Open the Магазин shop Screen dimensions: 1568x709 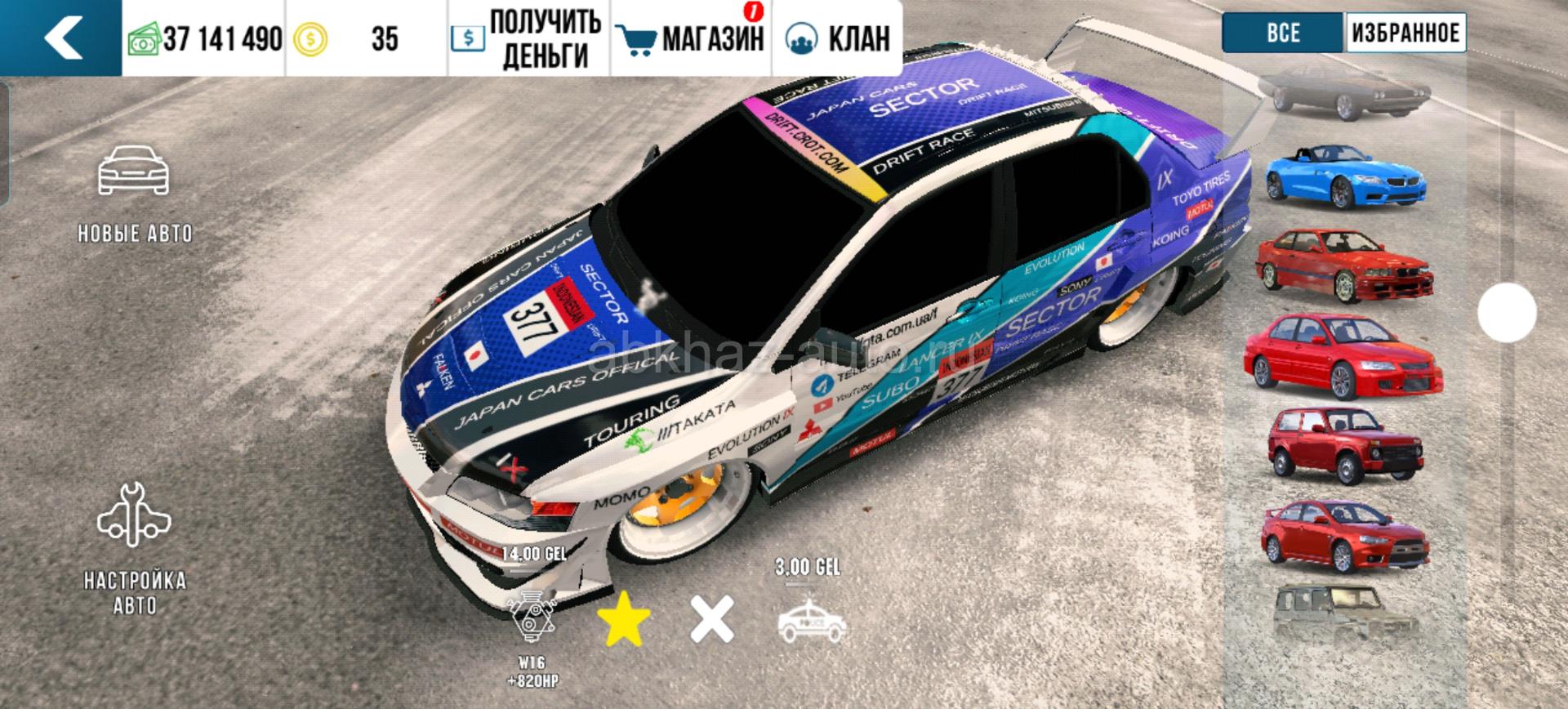pyautogui.click(x=692, y=38)
